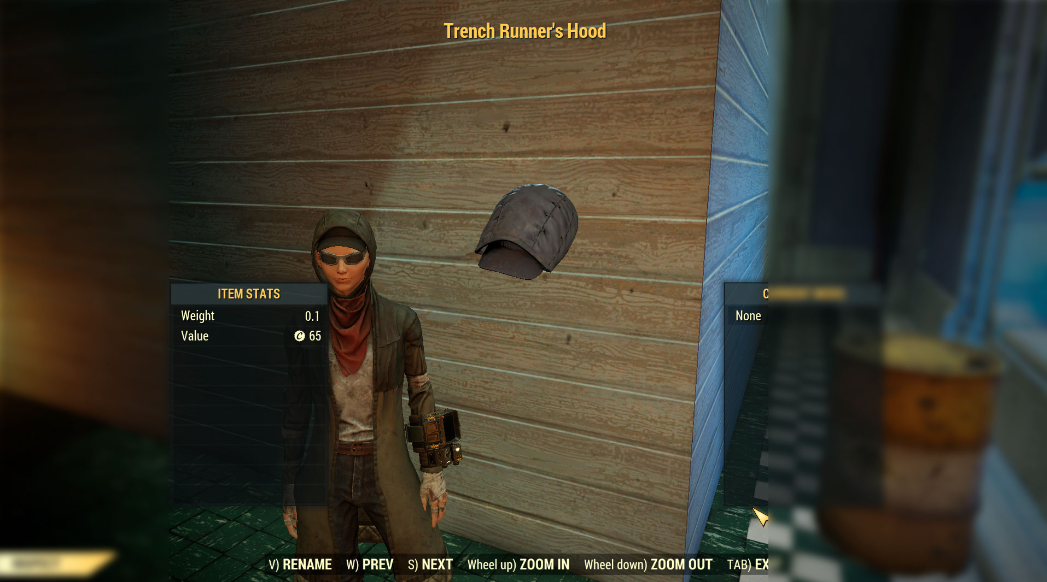This screenshot has width=1047, height=582.
Task: Show the NEXT item
Action: [x=431, y=565]
